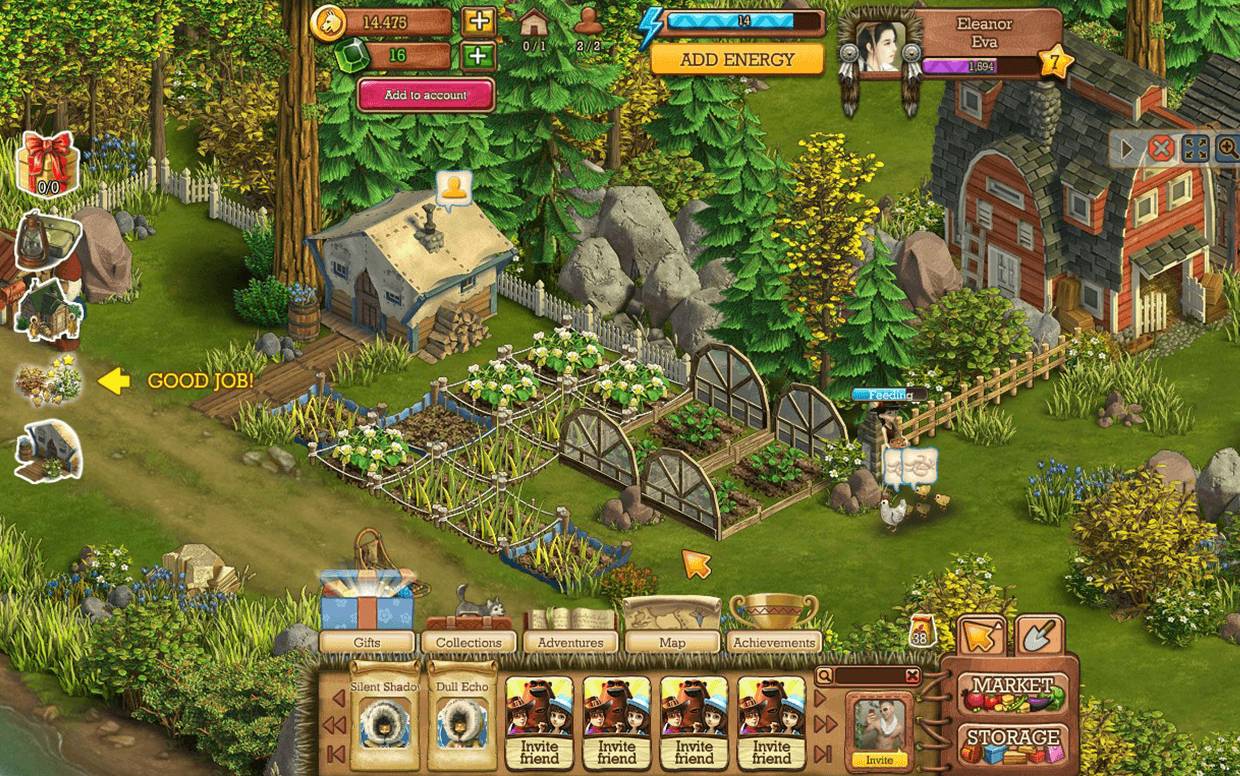This screenshot has height=776, width=1240.
Task: Buy more emeralds with the plus button
Action: pos(479,55)
